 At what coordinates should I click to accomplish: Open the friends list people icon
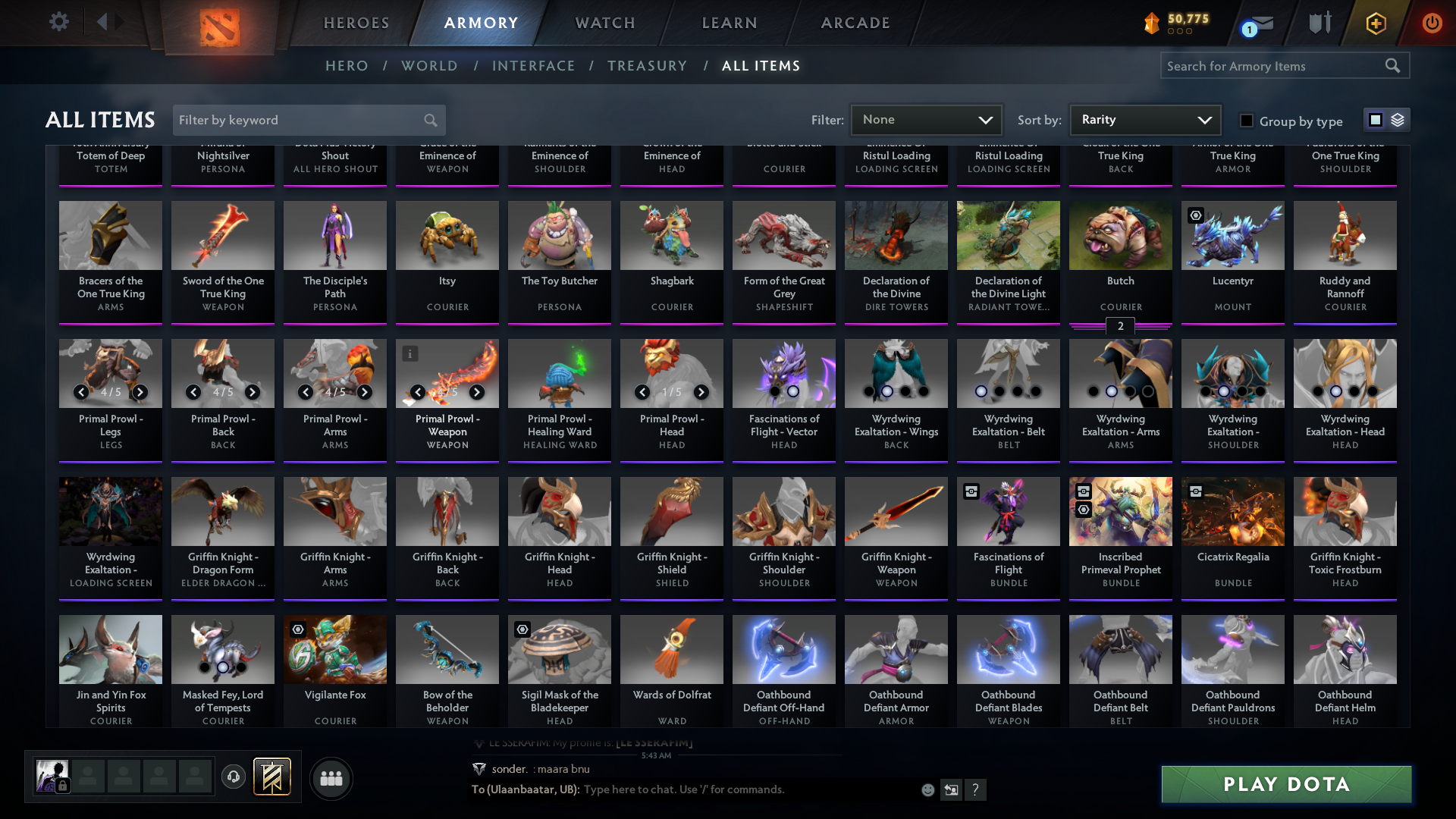click(330, 778)
